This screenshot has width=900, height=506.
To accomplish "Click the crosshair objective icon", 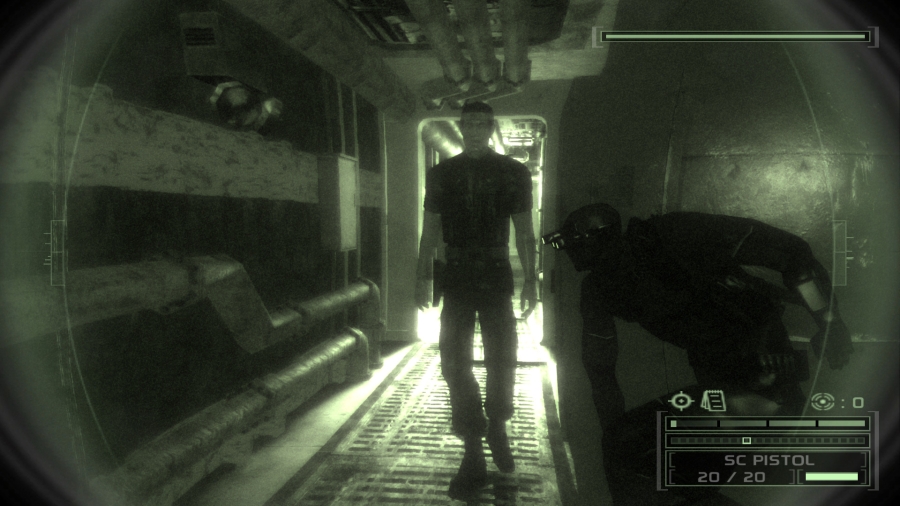I will (x=681, y=401).
